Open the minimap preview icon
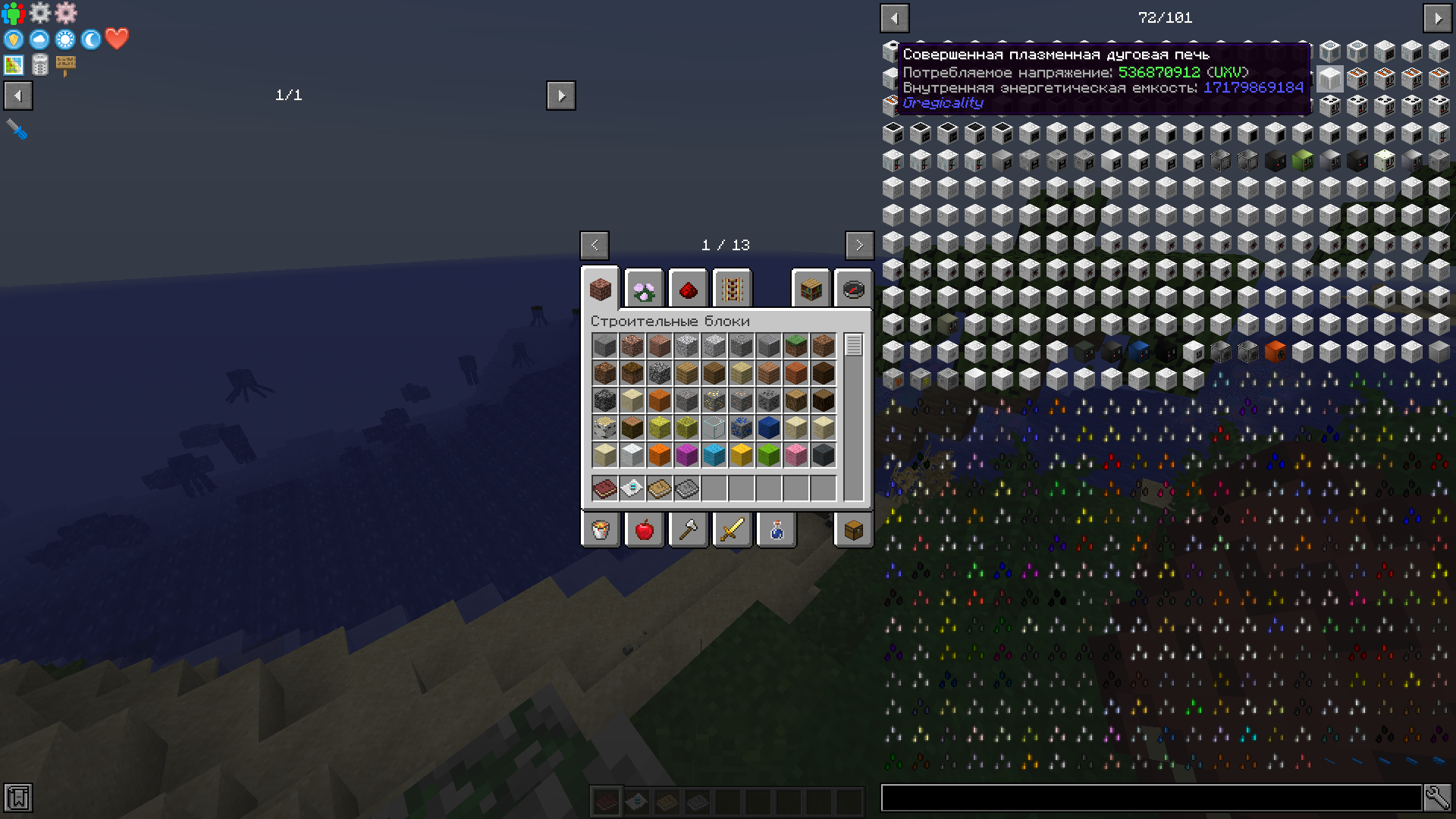 coord(13,65)
